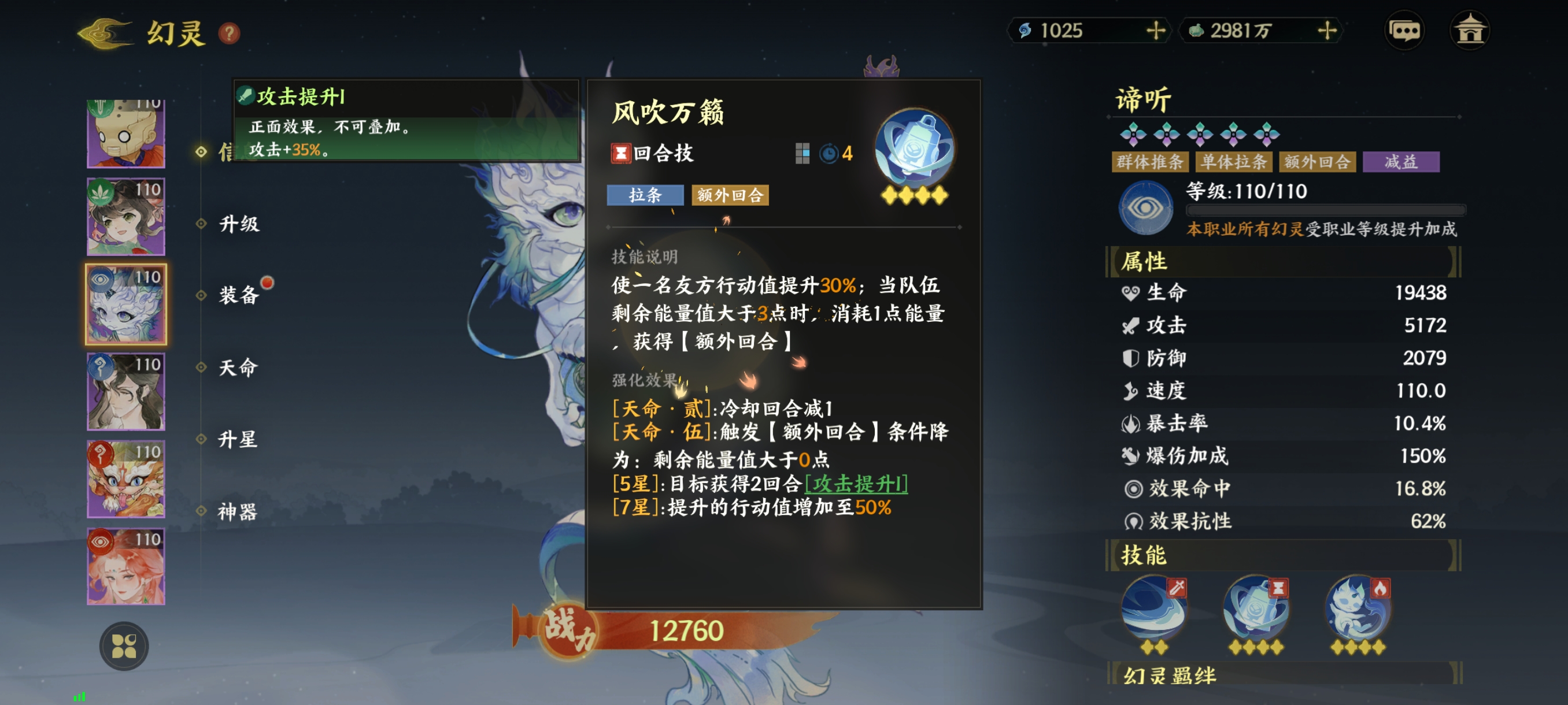The height and width of the screenshot is (705, 1568).
Task: Open the 装备 equipment menu
Action: [239, 295]
